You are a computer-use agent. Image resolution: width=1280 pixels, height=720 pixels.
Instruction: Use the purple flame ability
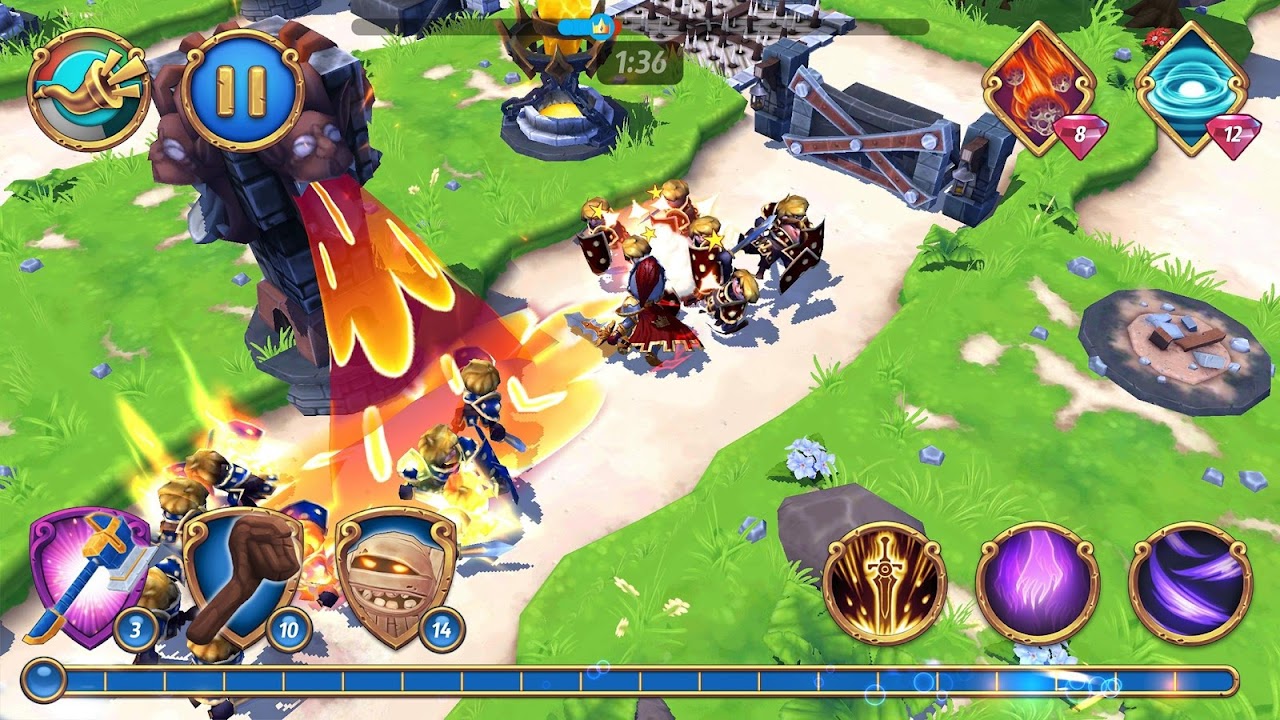pos(1037,582)
